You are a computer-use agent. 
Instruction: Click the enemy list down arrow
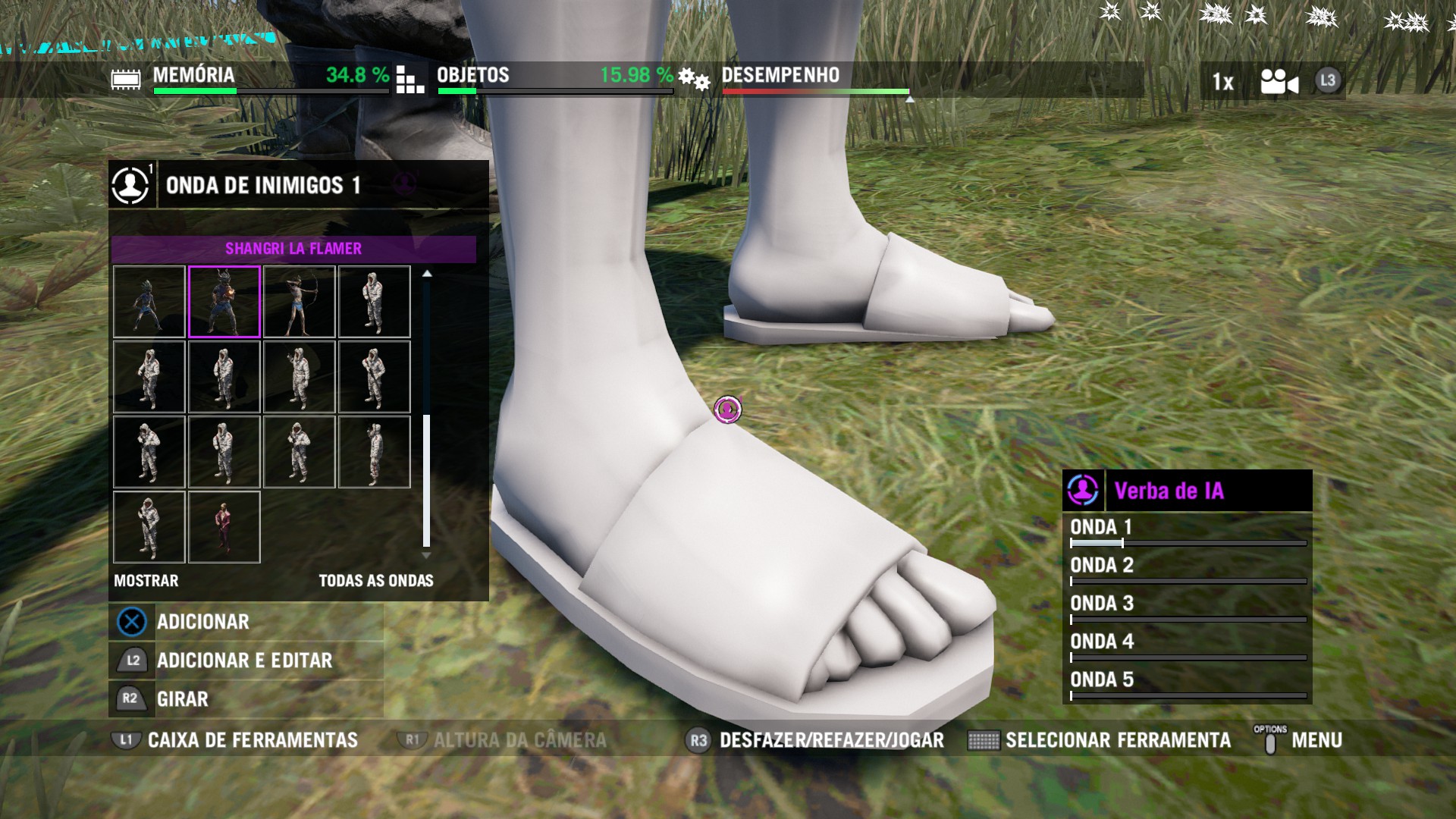pyautogui.click(x=426, y=556)
